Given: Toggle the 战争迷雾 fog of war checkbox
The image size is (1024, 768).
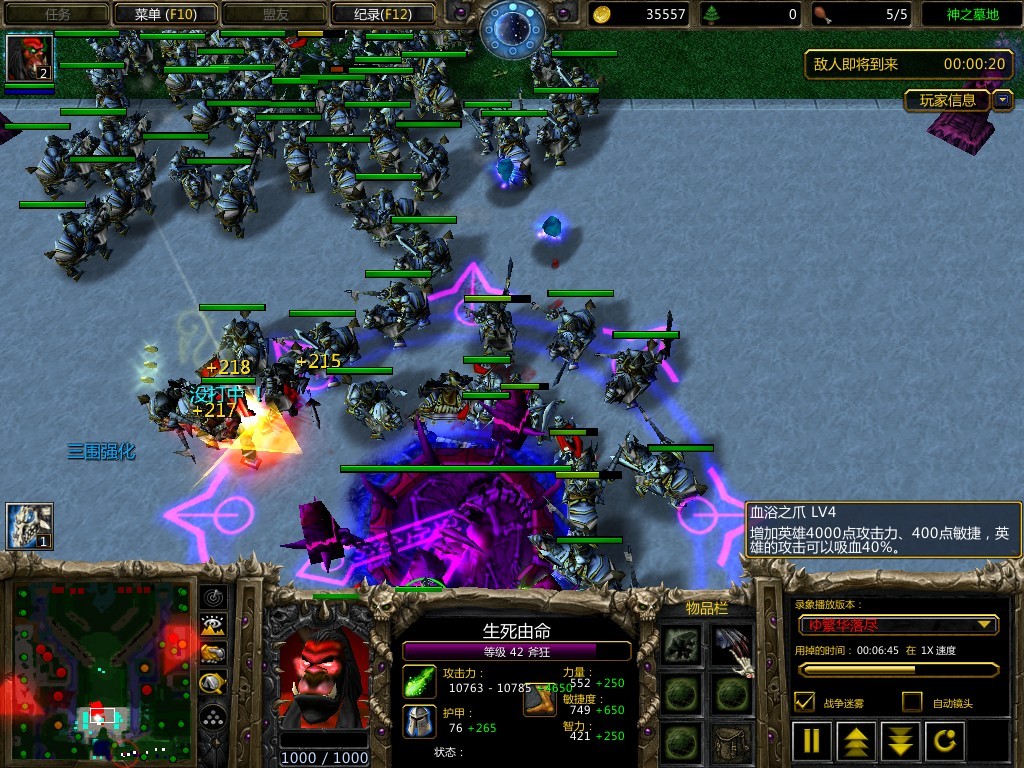Looking at the screenshot, I should [803, 702].
